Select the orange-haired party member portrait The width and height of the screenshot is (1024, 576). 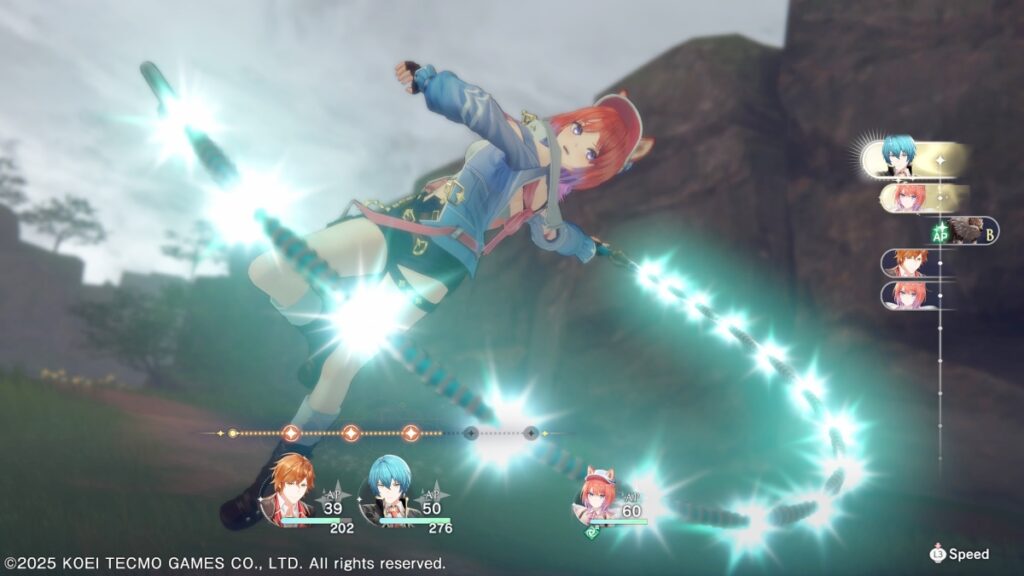coord(290,487)
